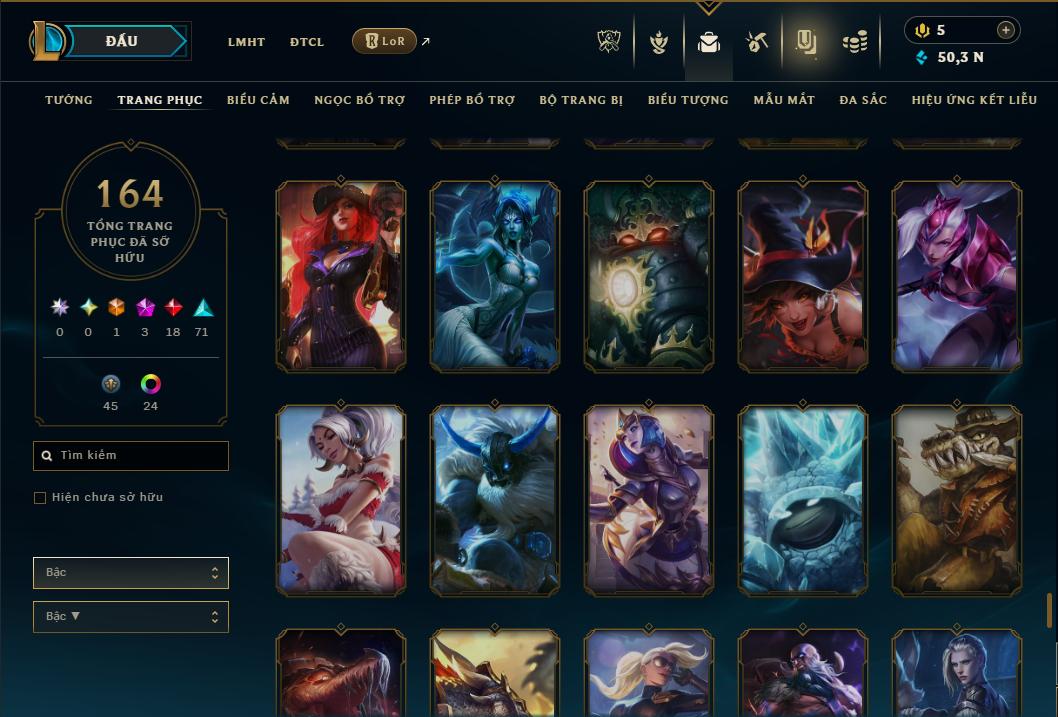Click the Tìm kiếm search field
The height and width of the screenshot is (717, 1058).
131,456
